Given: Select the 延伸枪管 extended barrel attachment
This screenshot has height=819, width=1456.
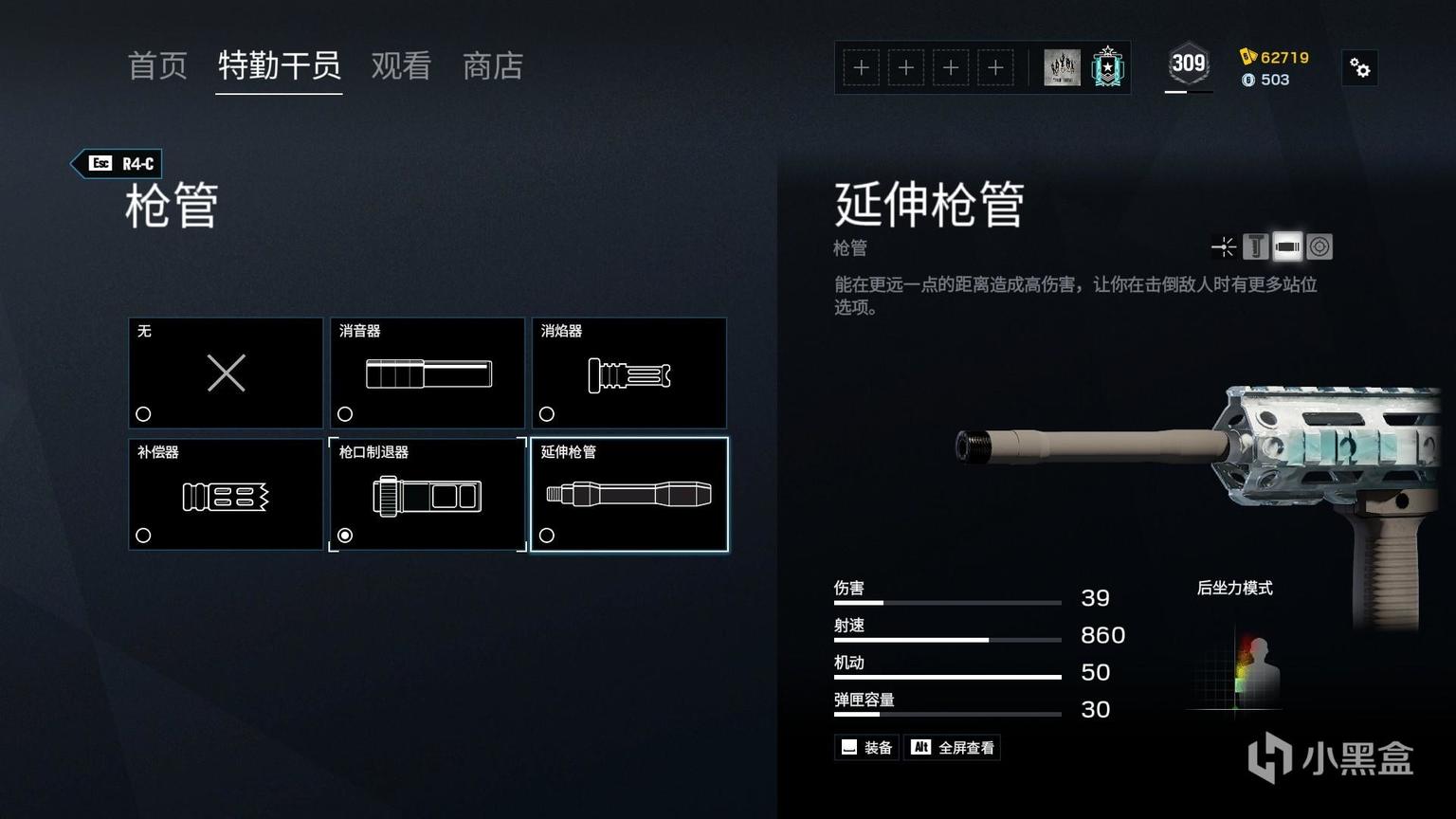Looking at the screenshot, I should click(x=629, y=494).
